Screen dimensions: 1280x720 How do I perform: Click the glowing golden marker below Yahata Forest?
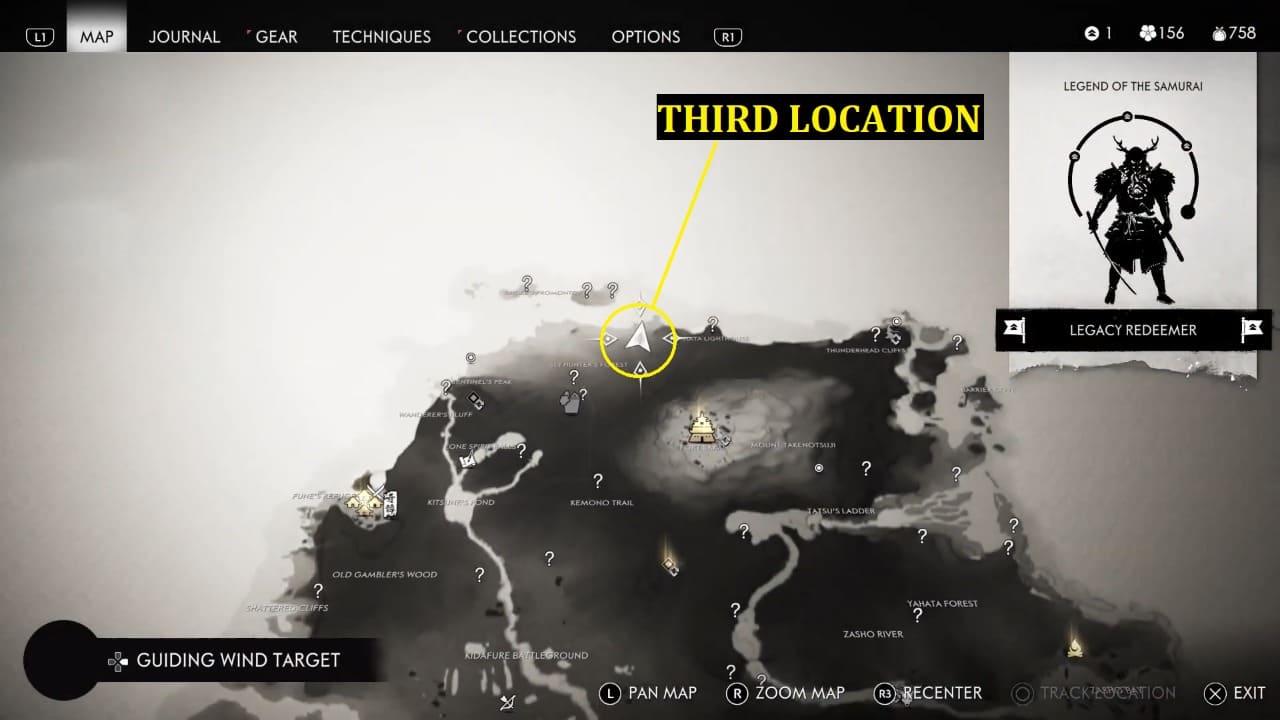[1073, 648]
